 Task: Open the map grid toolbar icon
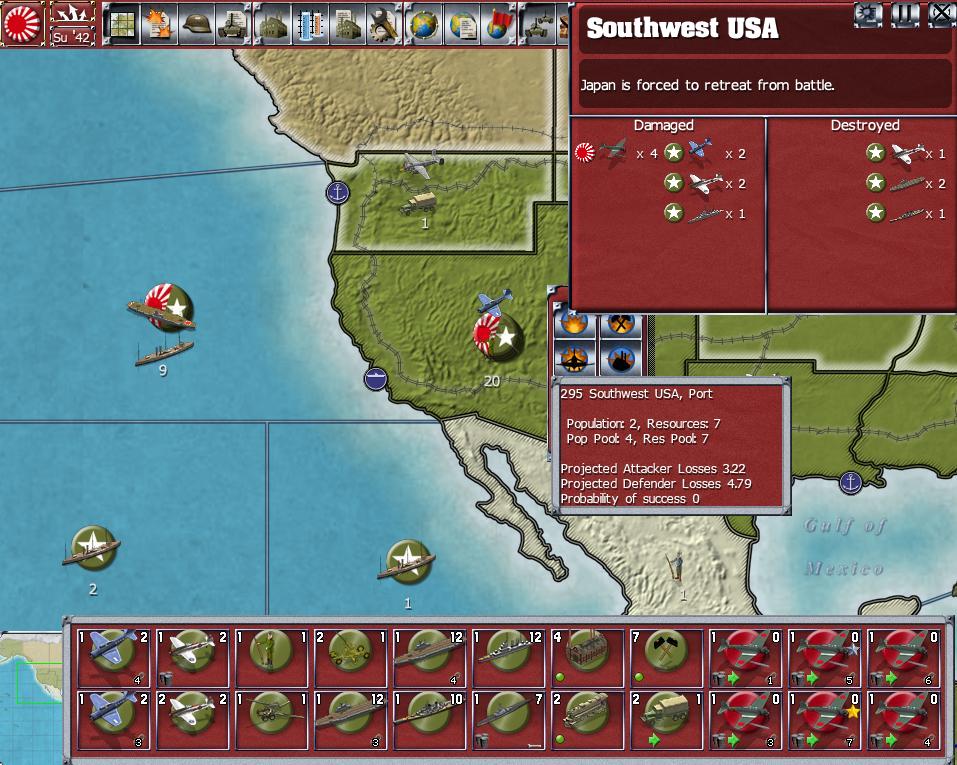point(121,22)
